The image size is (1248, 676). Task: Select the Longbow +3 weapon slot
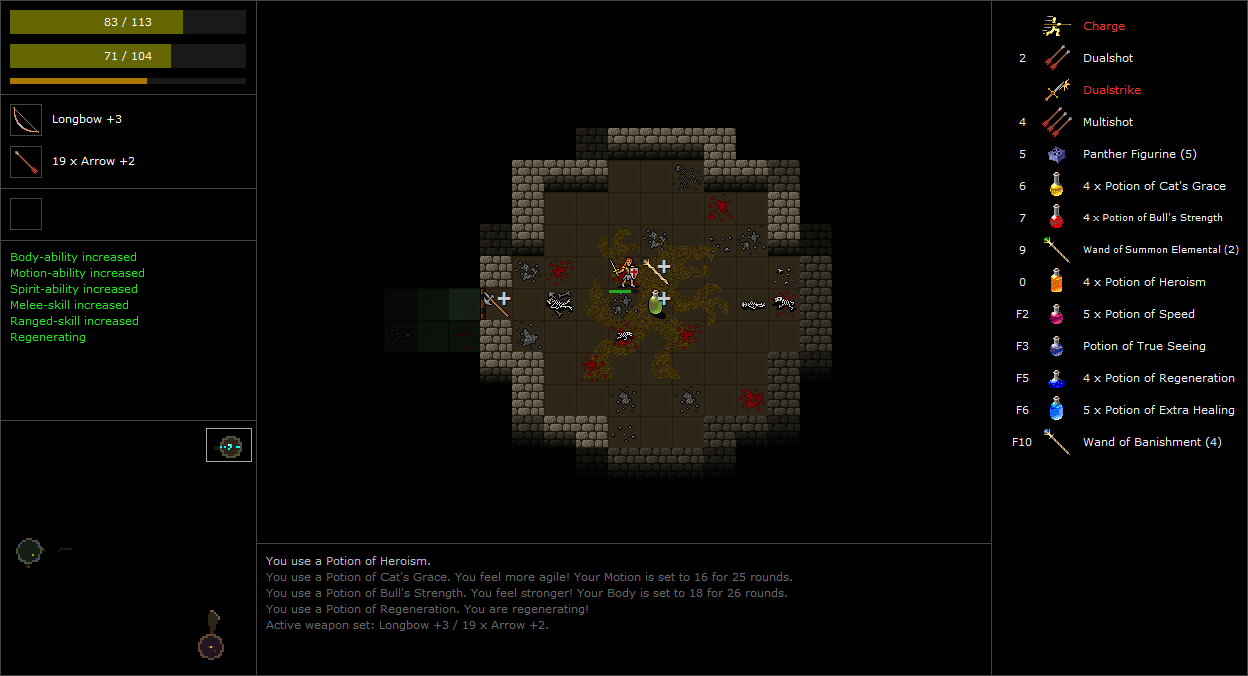pos(26,120)
